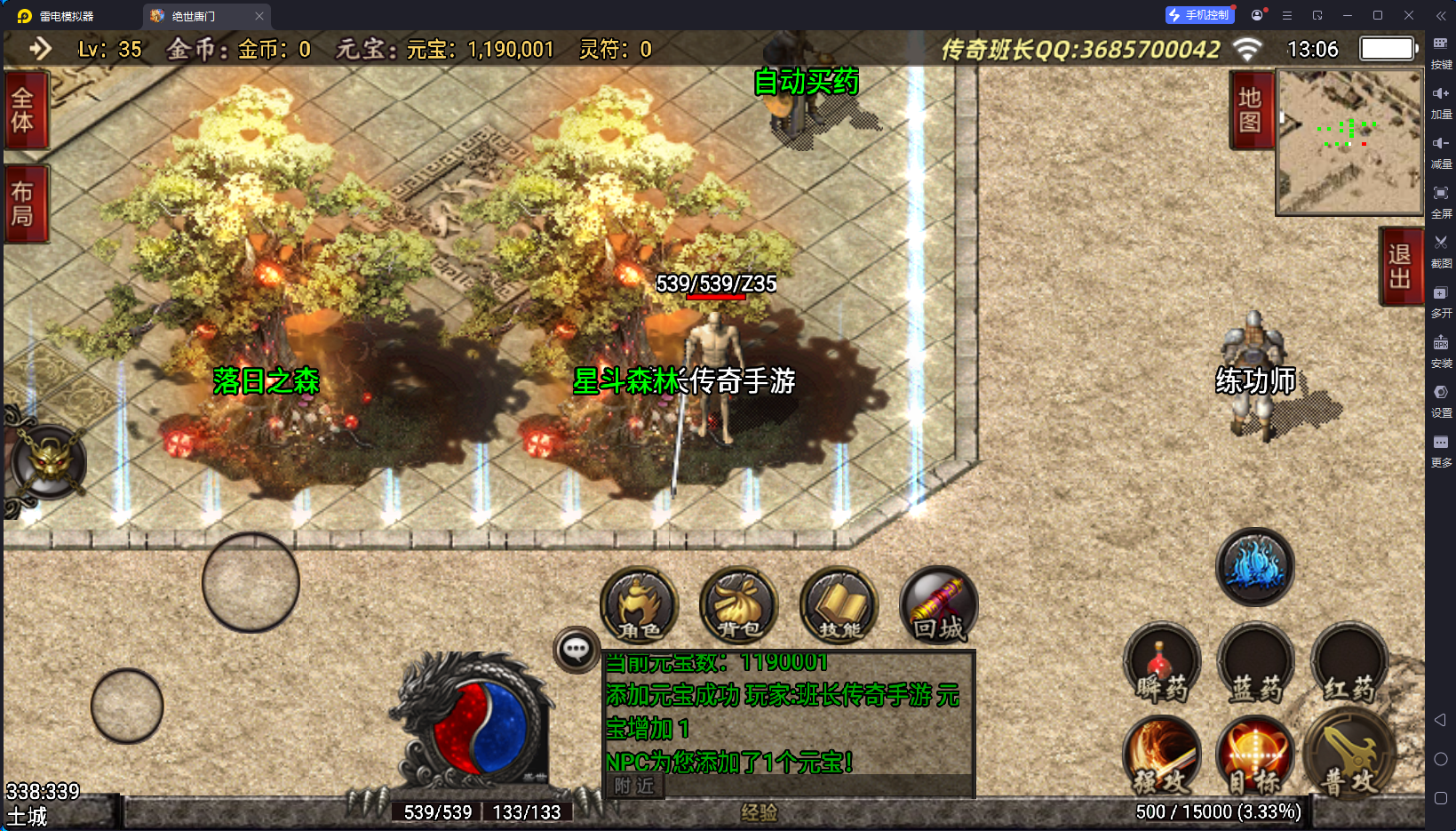Viewport: 1456px width, 831px height.
Task: Use the 红药 health potion slot
Action: [1349, 664]
